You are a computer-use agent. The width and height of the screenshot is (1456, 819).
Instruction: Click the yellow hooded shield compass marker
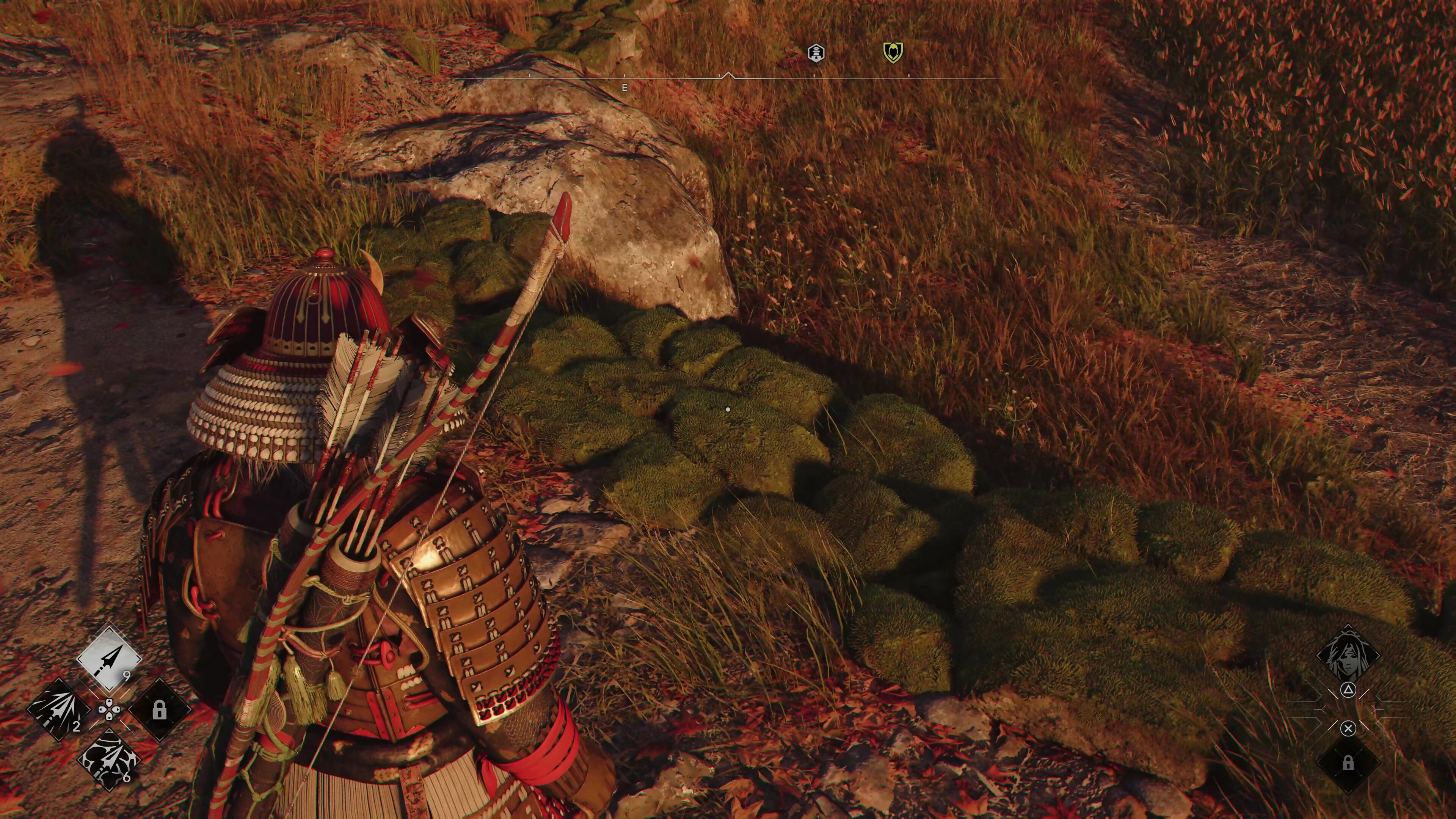(x=893, y=53)
